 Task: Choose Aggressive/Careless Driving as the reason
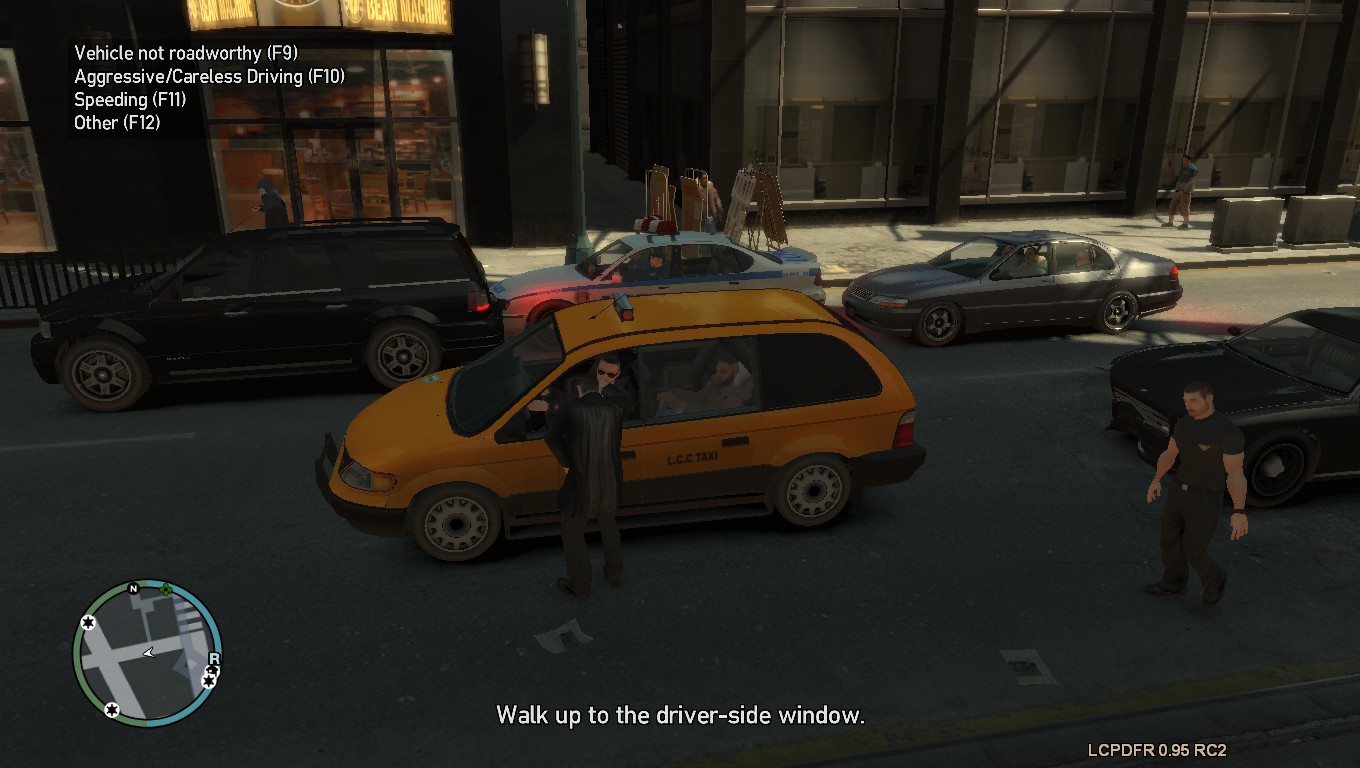pyautogui.click(x=209, y=76)
